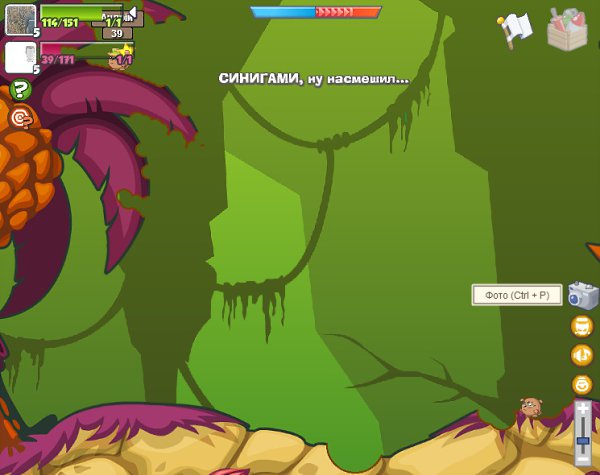
Task: Select the second player's white avatar portrait
Action: click(20, 57)
